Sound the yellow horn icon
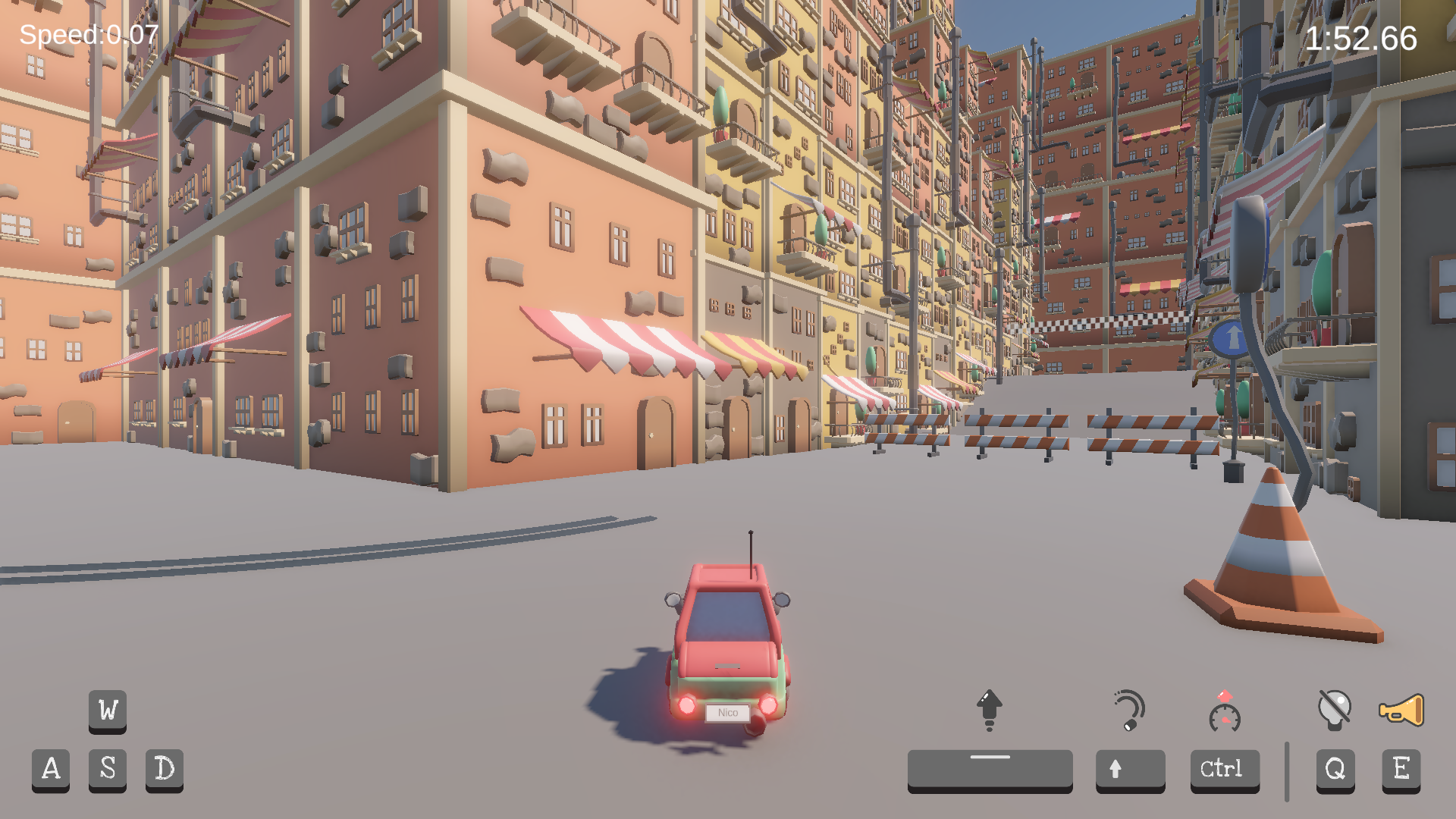1456x819 pixels. tap(1401, 710)
